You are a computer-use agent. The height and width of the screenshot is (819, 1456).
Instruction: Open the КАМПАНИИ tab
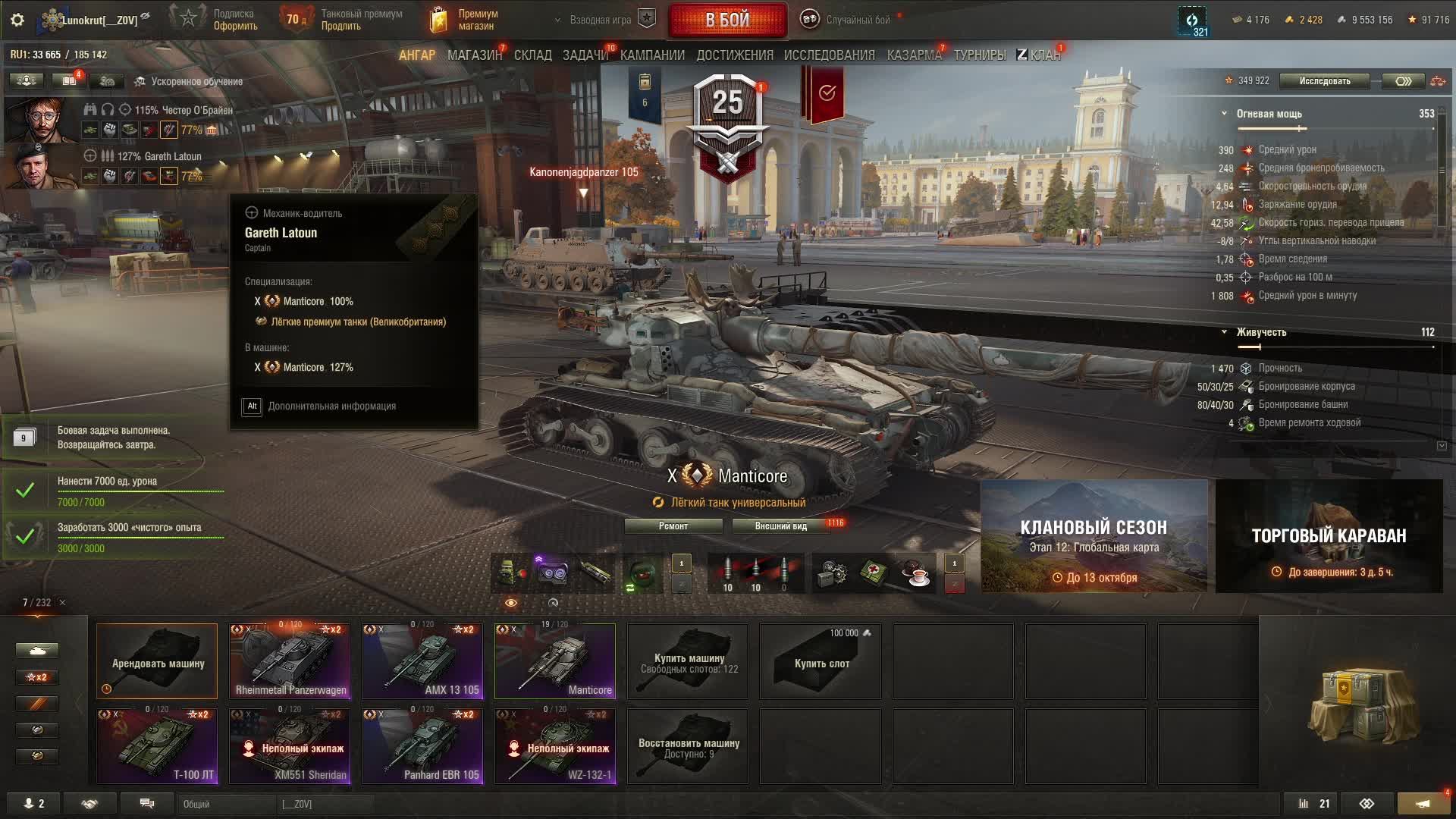[652, 55]
